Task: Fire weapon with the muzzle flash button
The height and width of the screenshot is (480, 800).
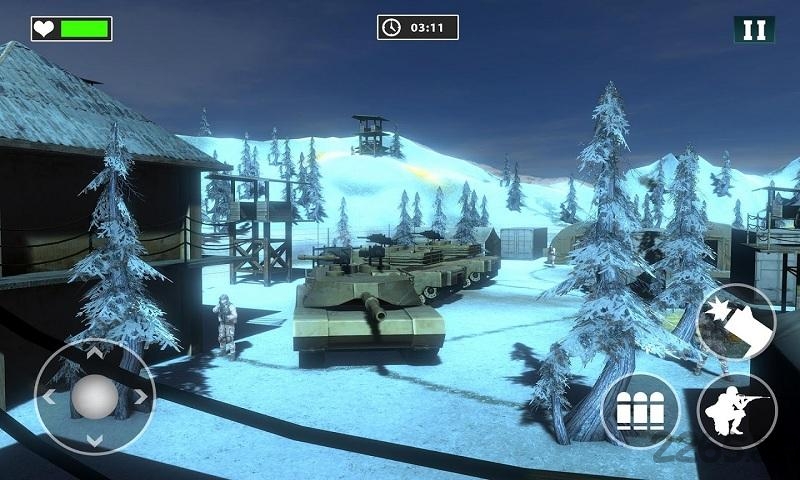Action: pyautogui.click(x=735, y=321)
